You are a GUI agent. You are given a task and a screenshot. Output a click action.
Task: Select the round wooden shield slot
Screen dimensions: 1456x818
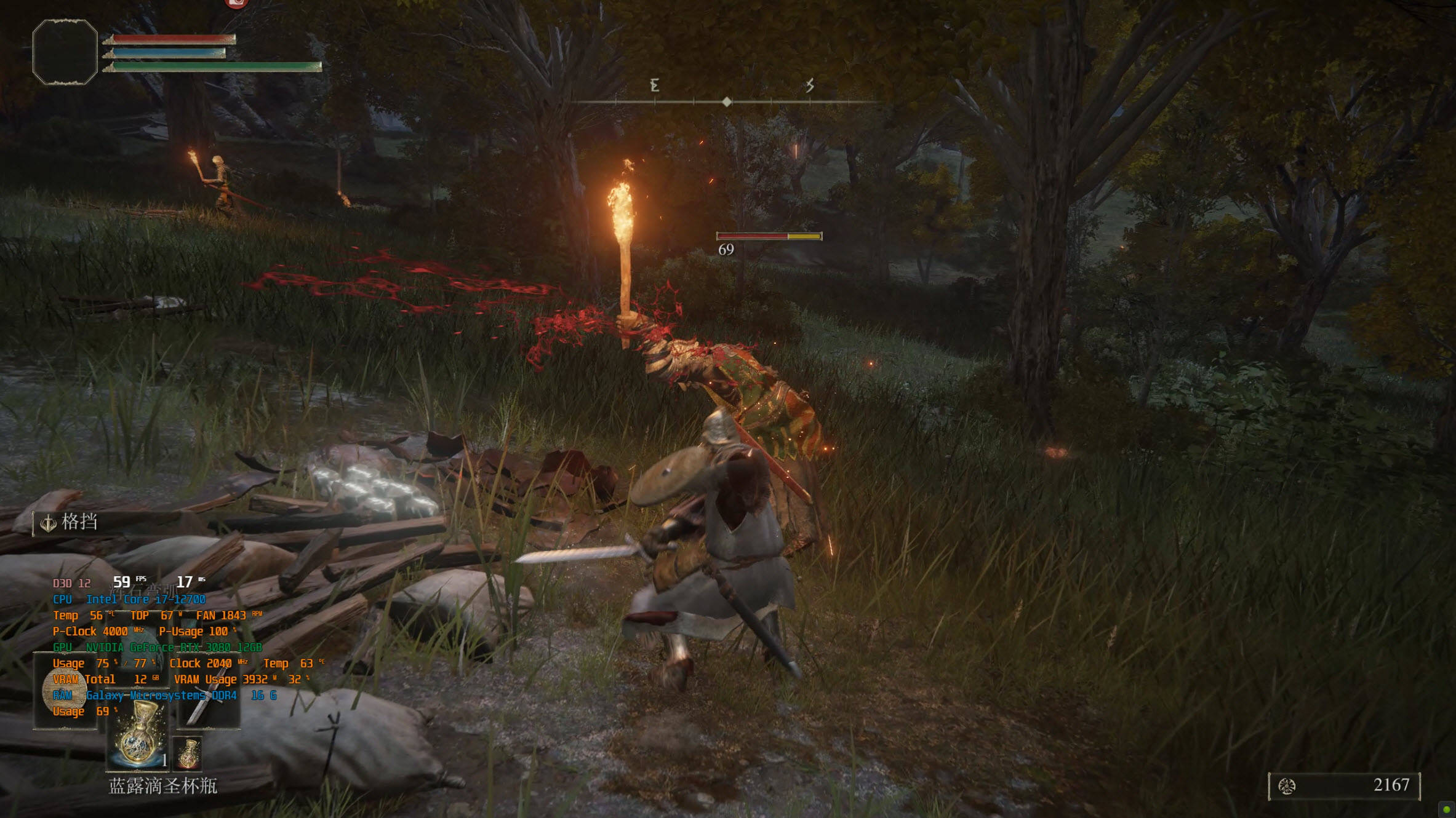(x=65, y=691)
